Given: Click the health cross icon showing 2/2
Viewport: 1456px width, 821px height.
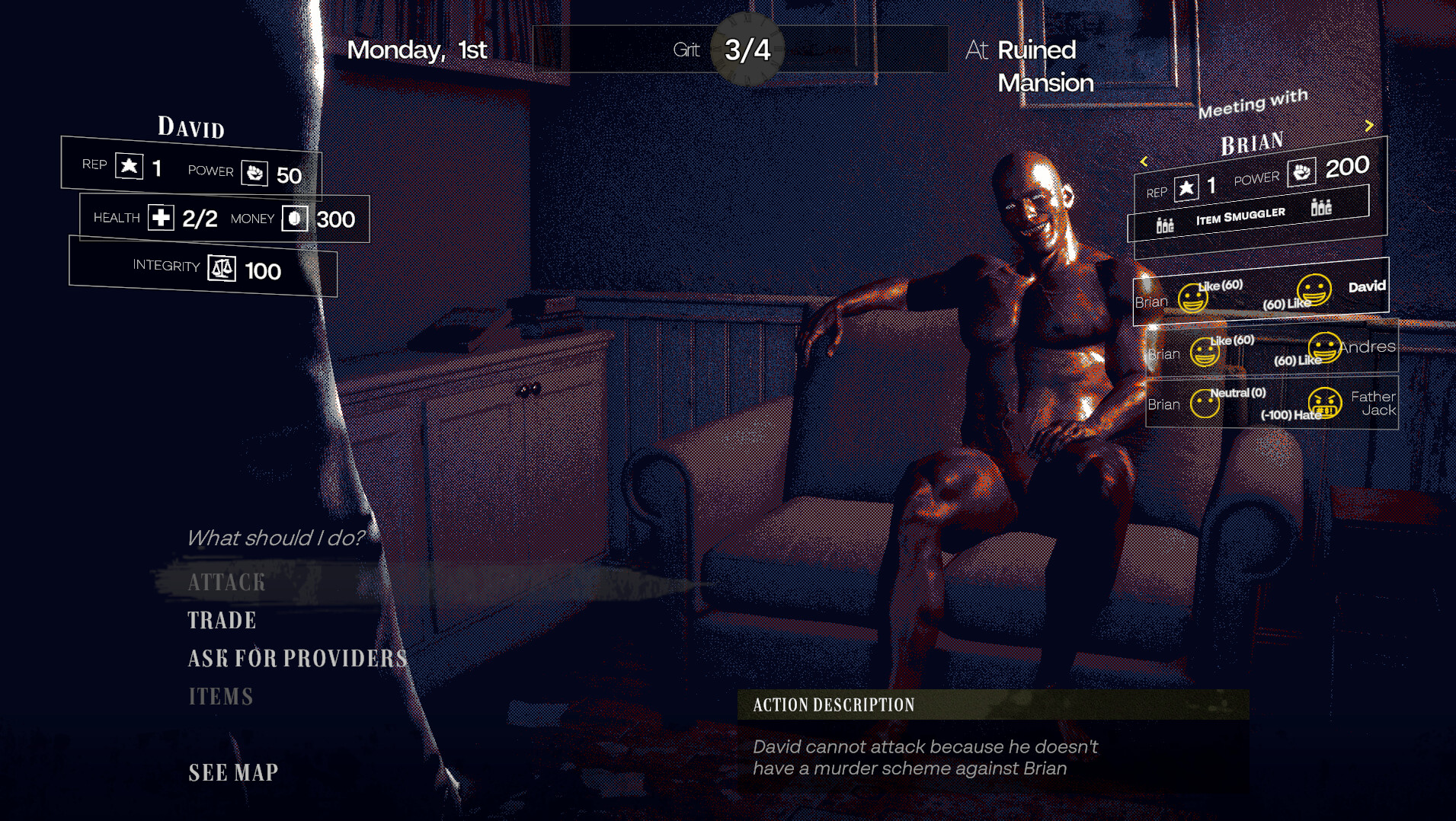Looking at the screenshot, I should pos(160,218).
